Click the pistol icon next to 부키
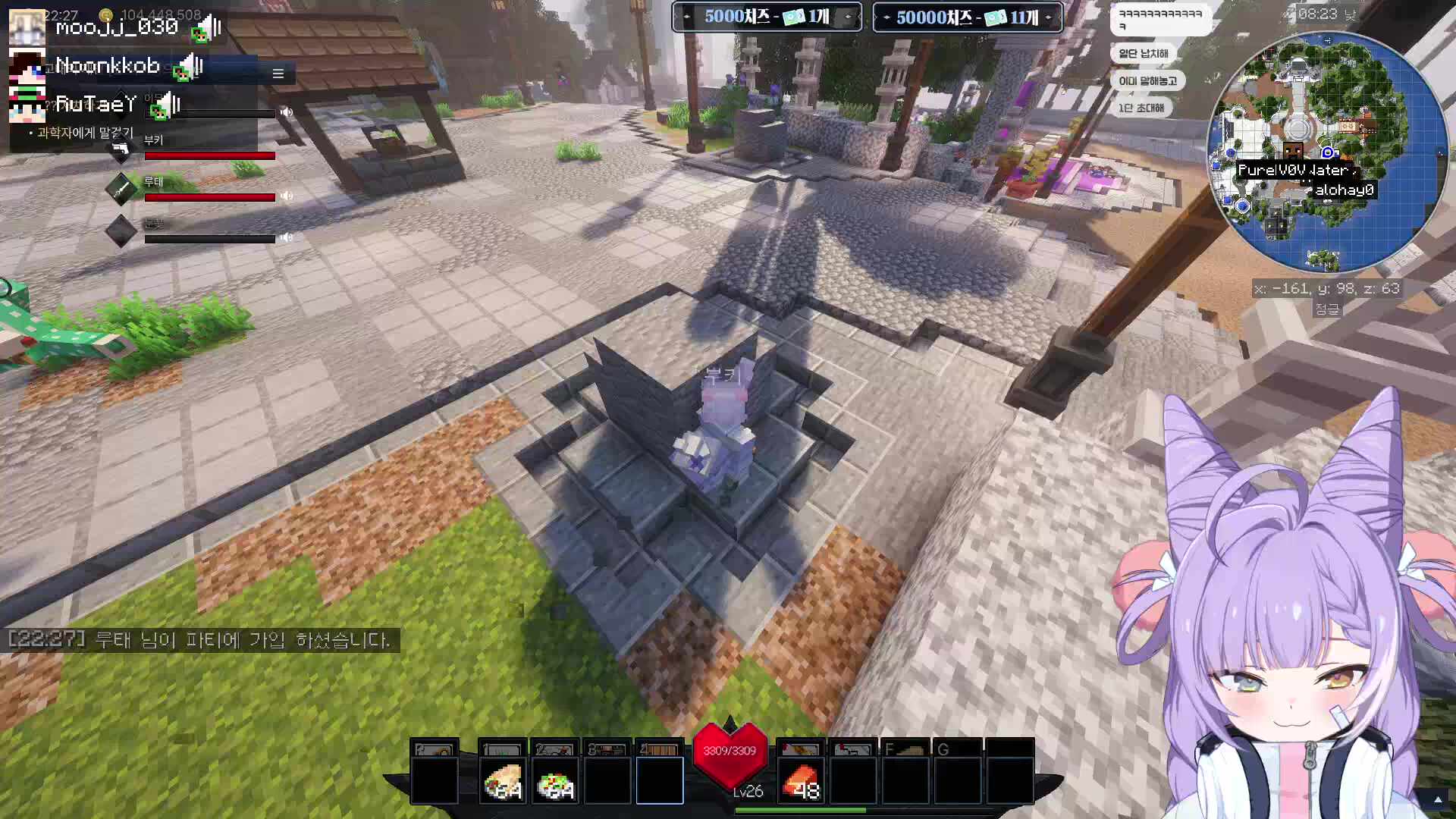1456x819 pixels. pyautogui.click(x=121, y=149)
